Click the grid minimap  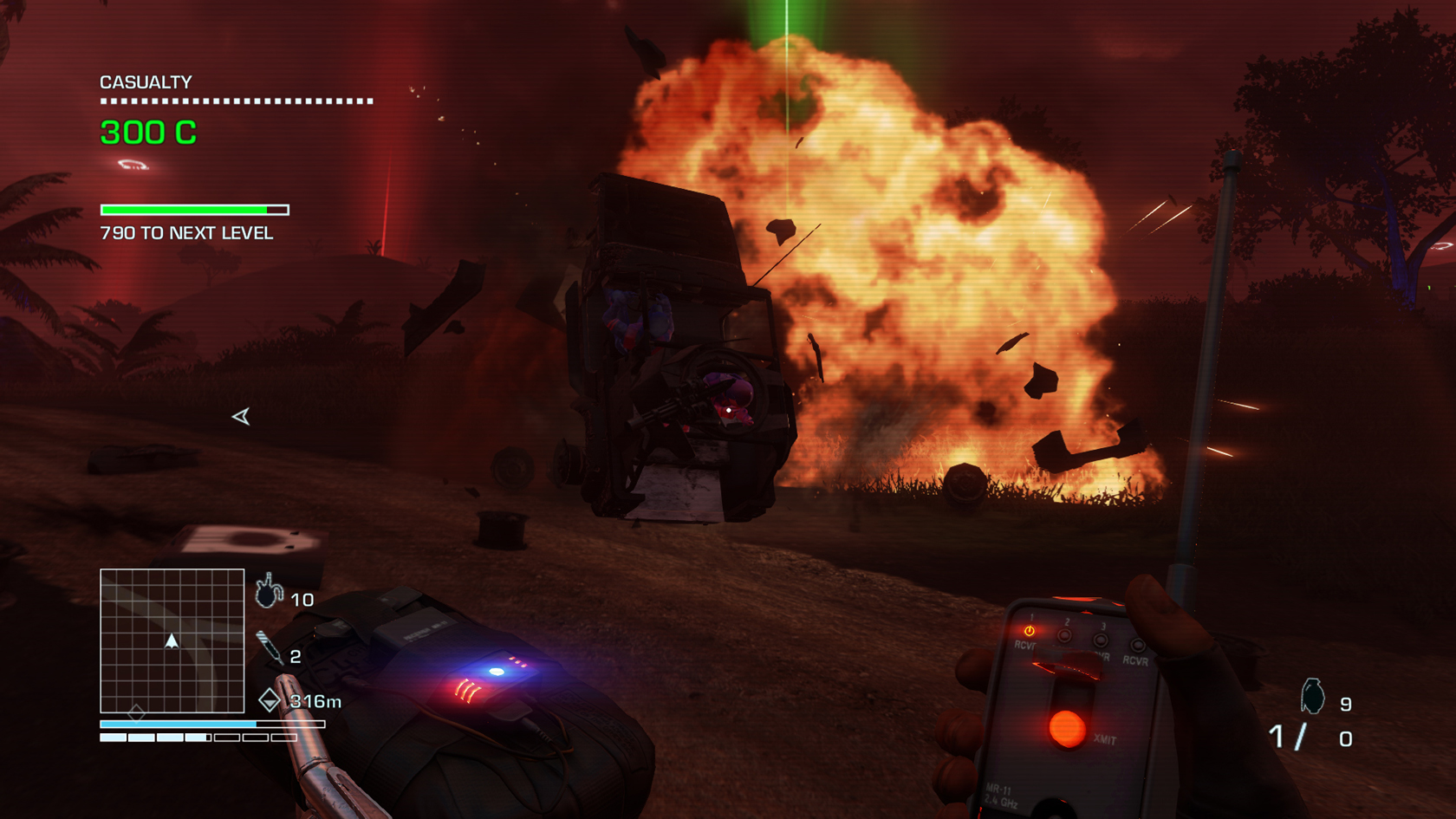point(172,640)
